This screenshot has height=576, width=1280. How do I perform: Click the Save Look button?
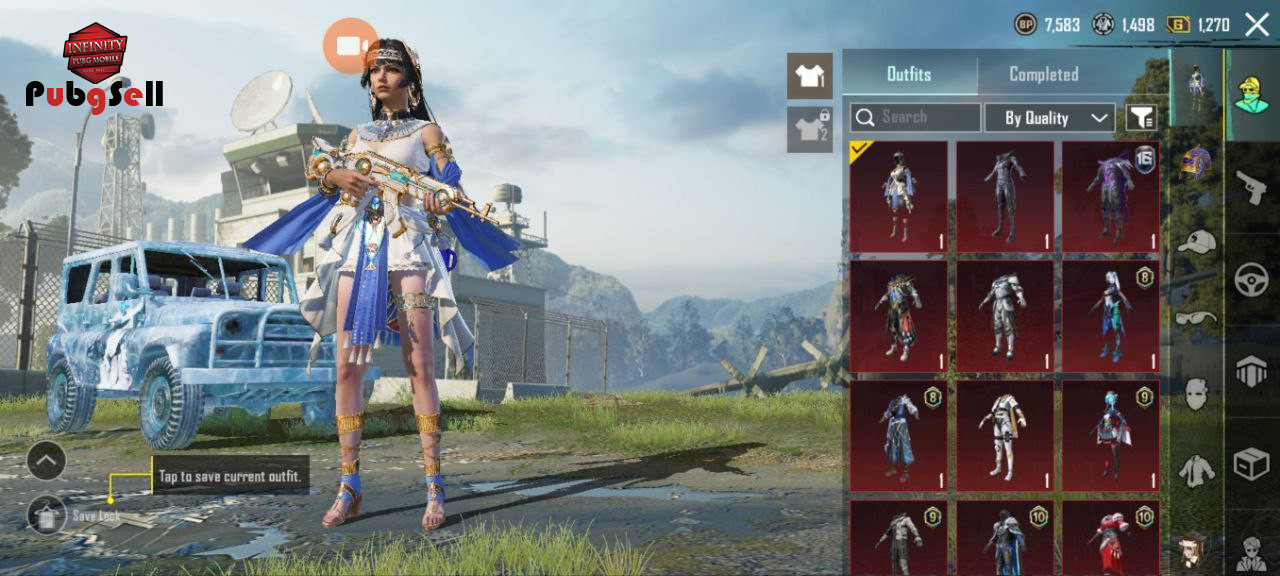47,516
